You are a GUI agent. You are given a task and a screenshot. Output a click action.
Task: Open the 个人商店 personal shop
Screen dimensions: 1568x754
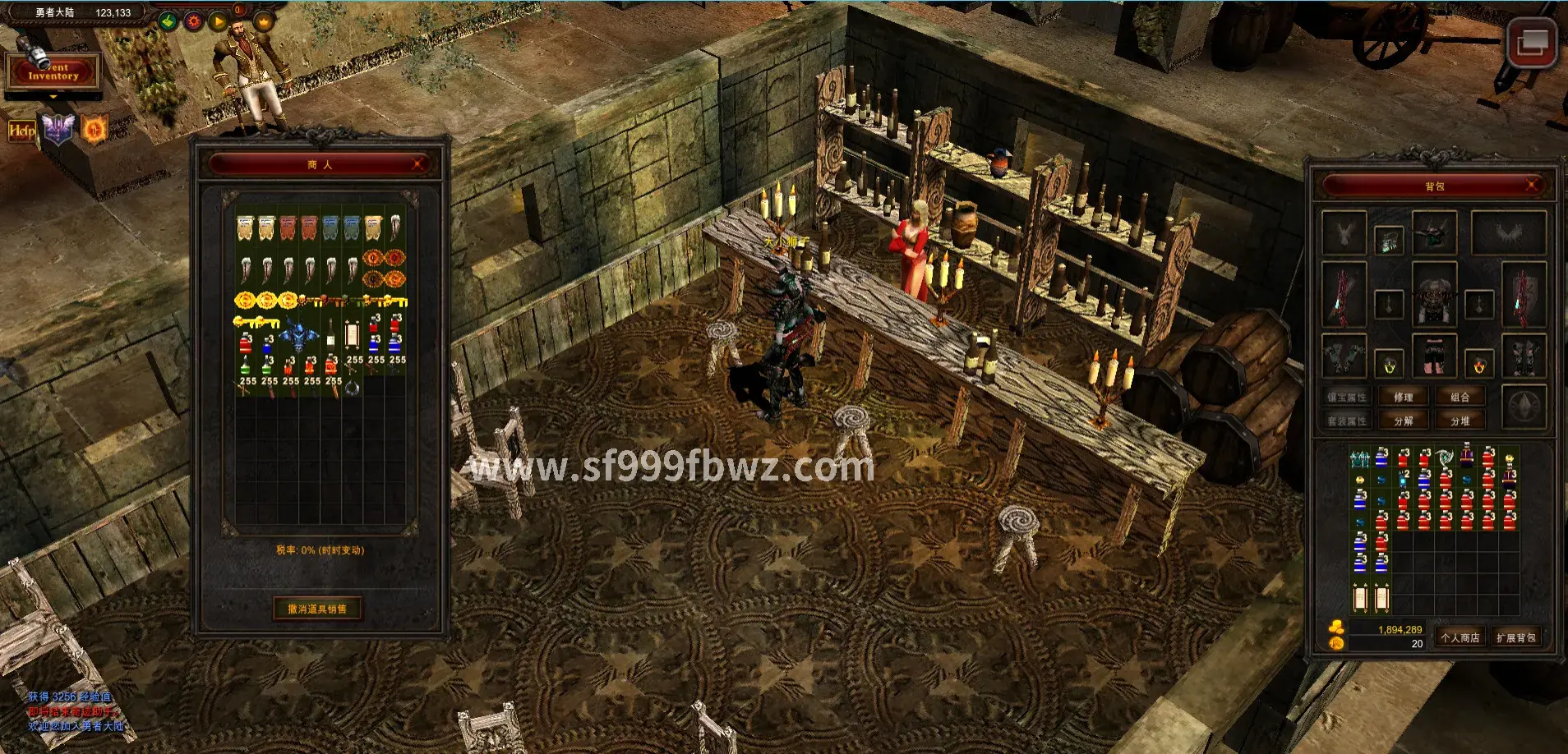coord(1460,638)
